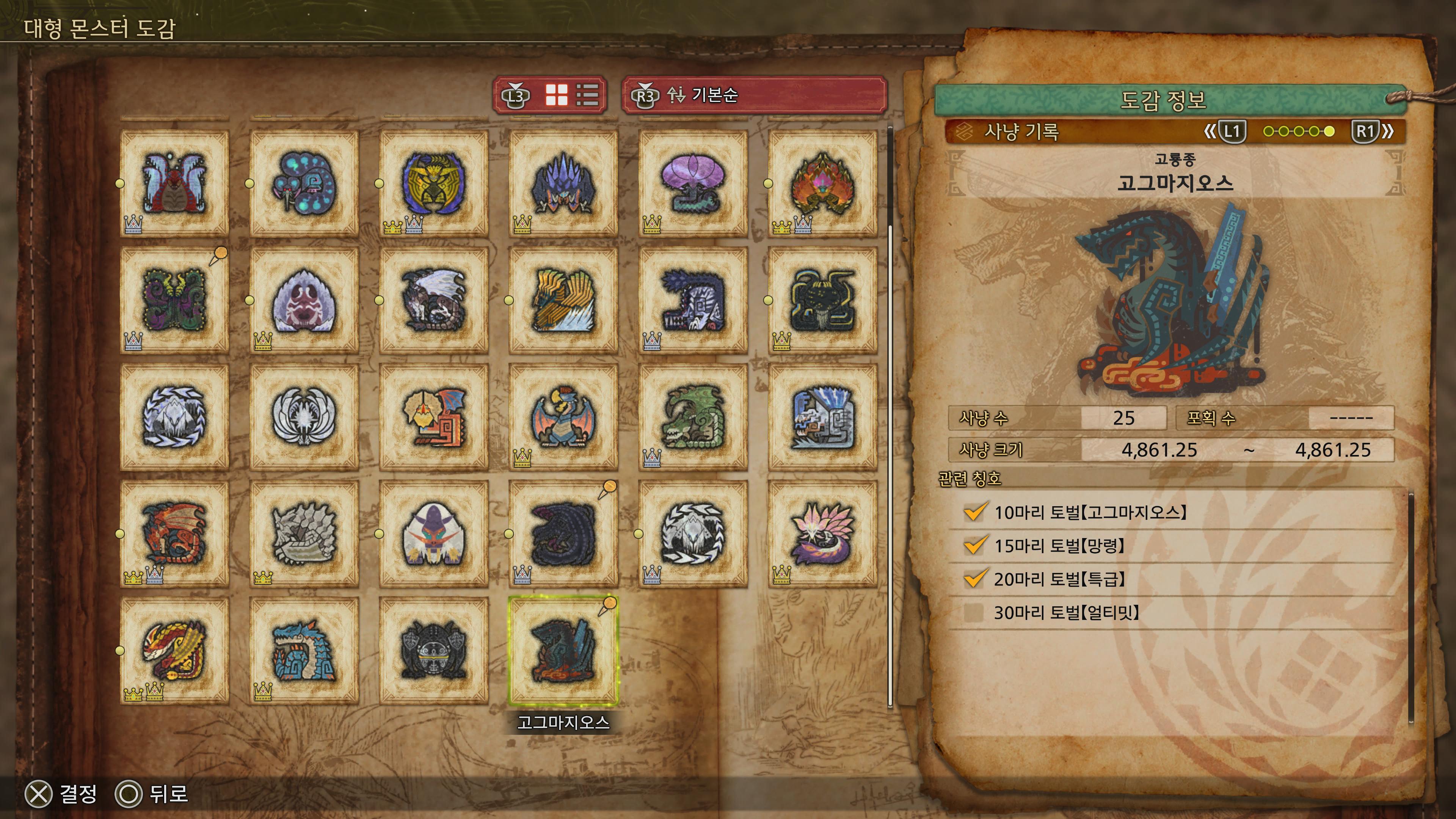Pick the grey spiky rock monster tile
The image size is (1456, 819).
tap(304, 533)
